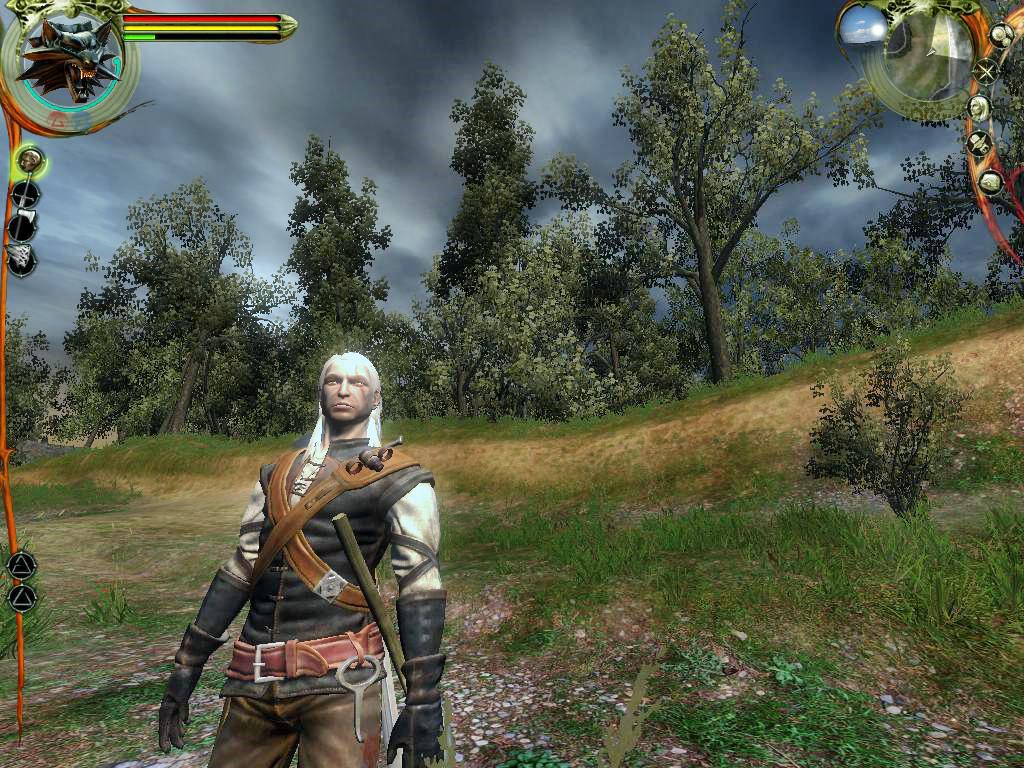1024x768 pixels.
Task: Choose the sword weapon slot icon
Action: 25,194
